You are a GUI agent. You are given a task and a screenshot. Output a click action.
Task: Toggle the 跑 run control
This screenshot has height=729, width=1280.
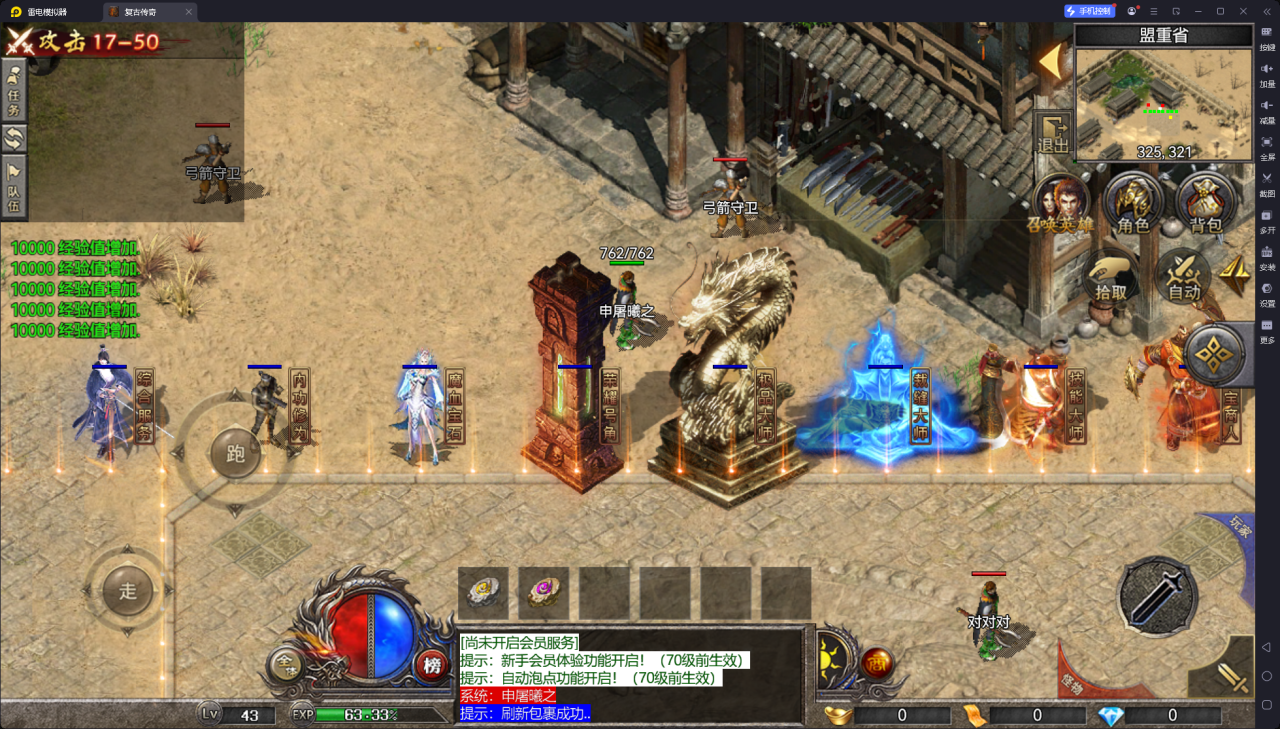click(236, 454)
